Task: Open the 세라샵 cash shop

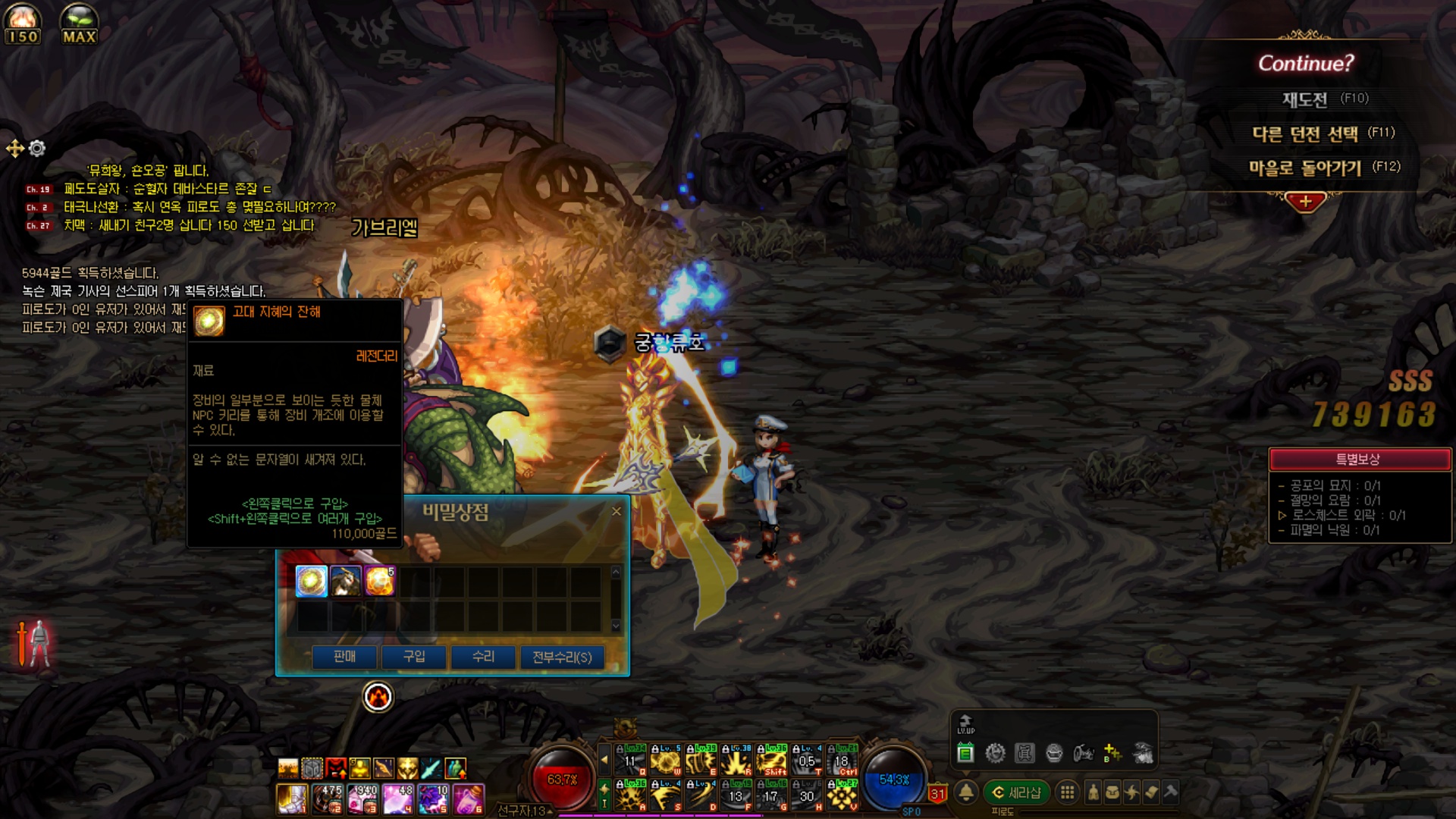Action: (x=1017, y=792)
